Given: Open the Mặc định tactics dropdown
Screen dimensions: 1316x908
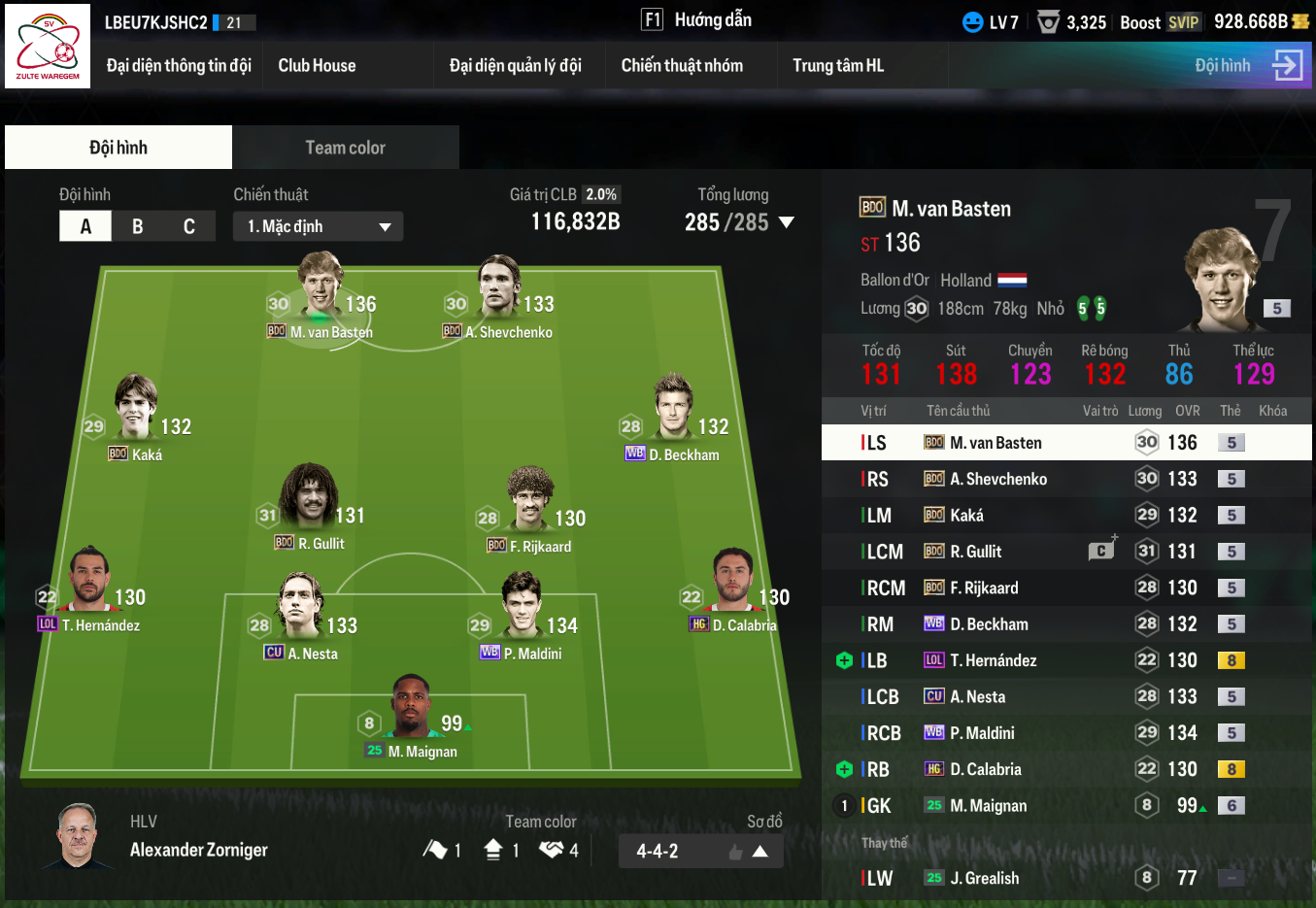Looking at the screenshot, I should click(318, 226).
